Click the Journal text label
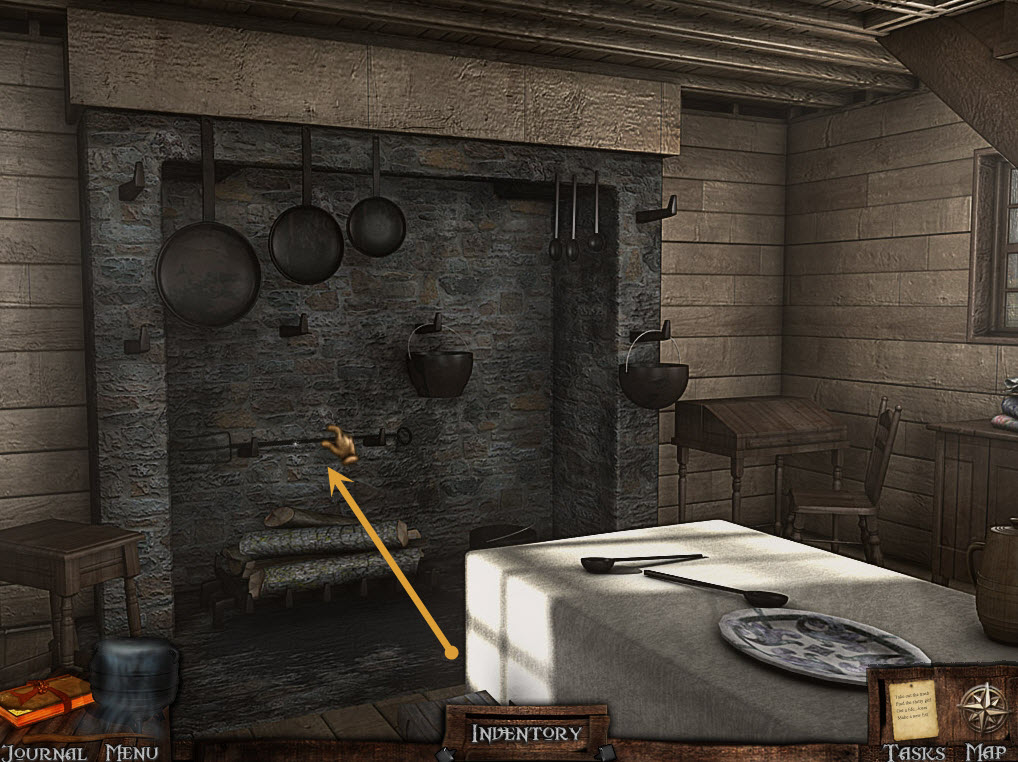 (43, 752)
